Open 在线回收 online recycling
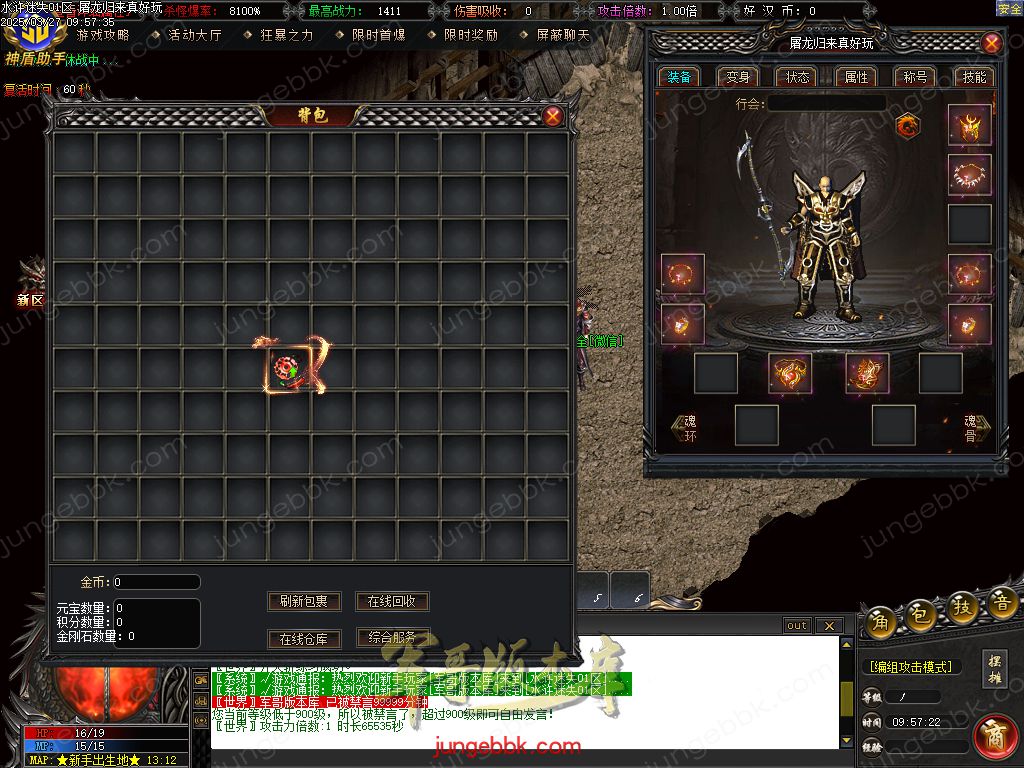 pos(392,601)
